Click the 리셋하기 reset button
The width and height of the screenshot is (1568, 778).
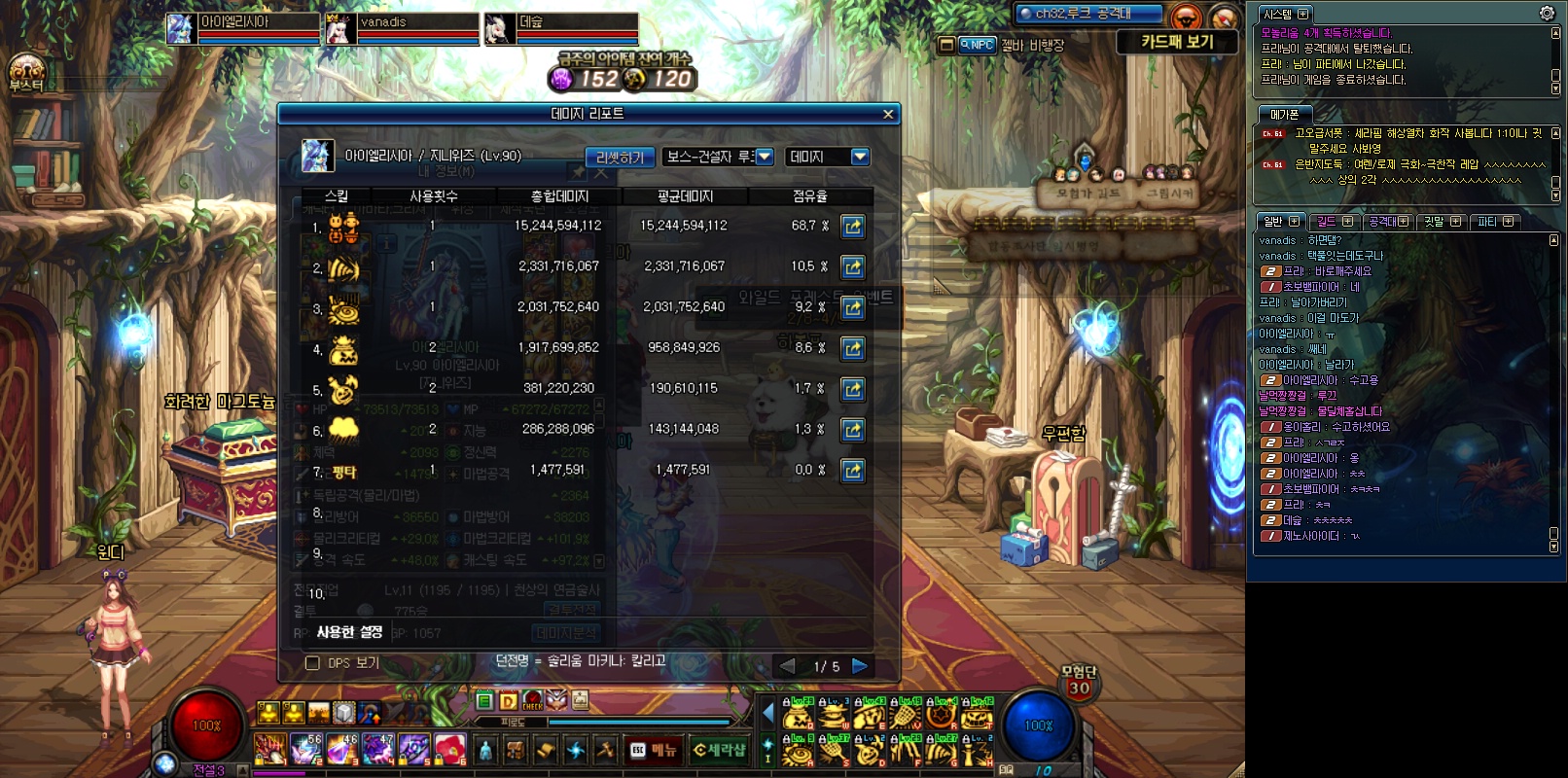tap(620, 157)
